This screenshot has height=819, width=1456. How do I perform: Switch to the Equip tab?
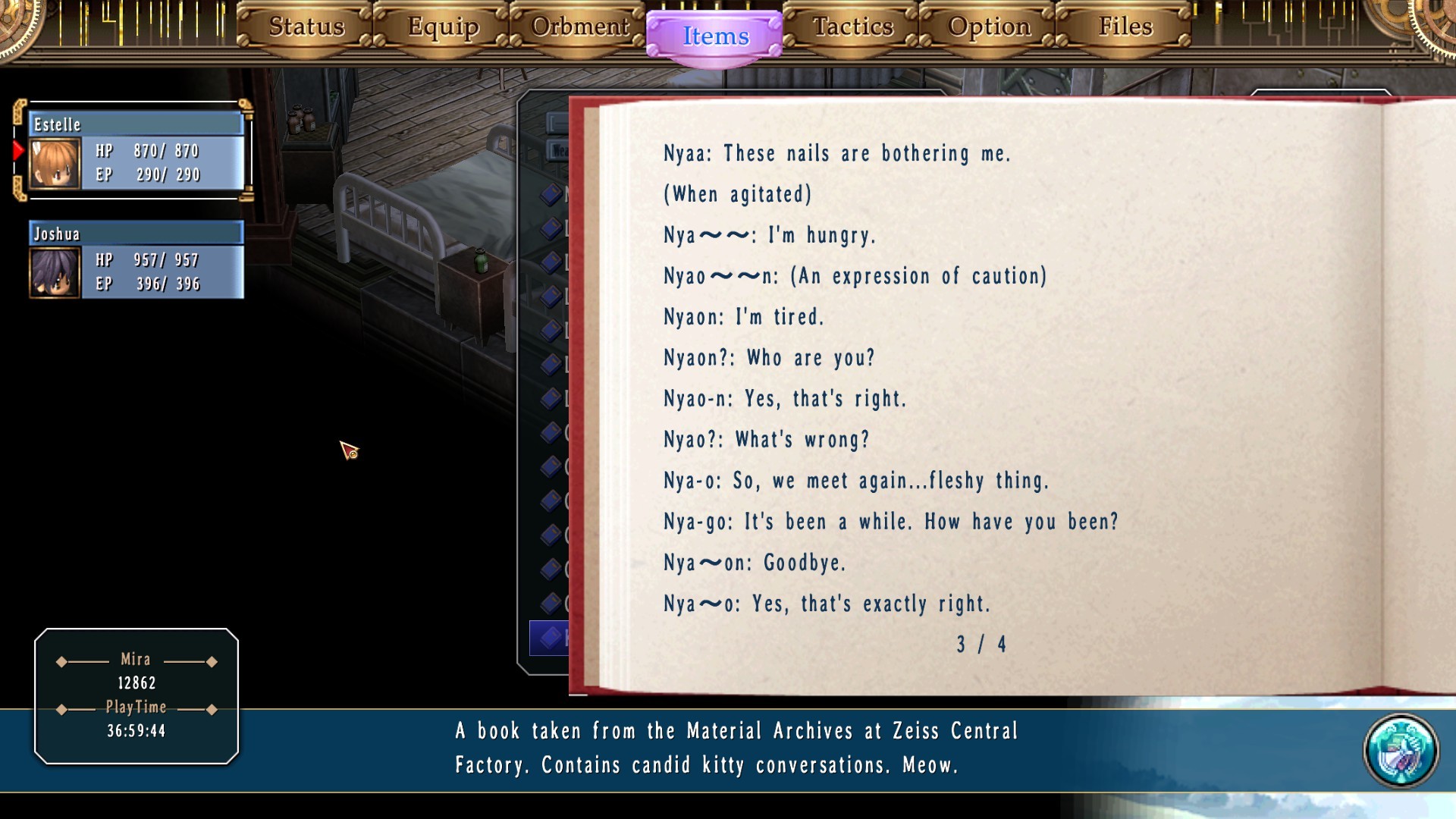coord(443,27)
